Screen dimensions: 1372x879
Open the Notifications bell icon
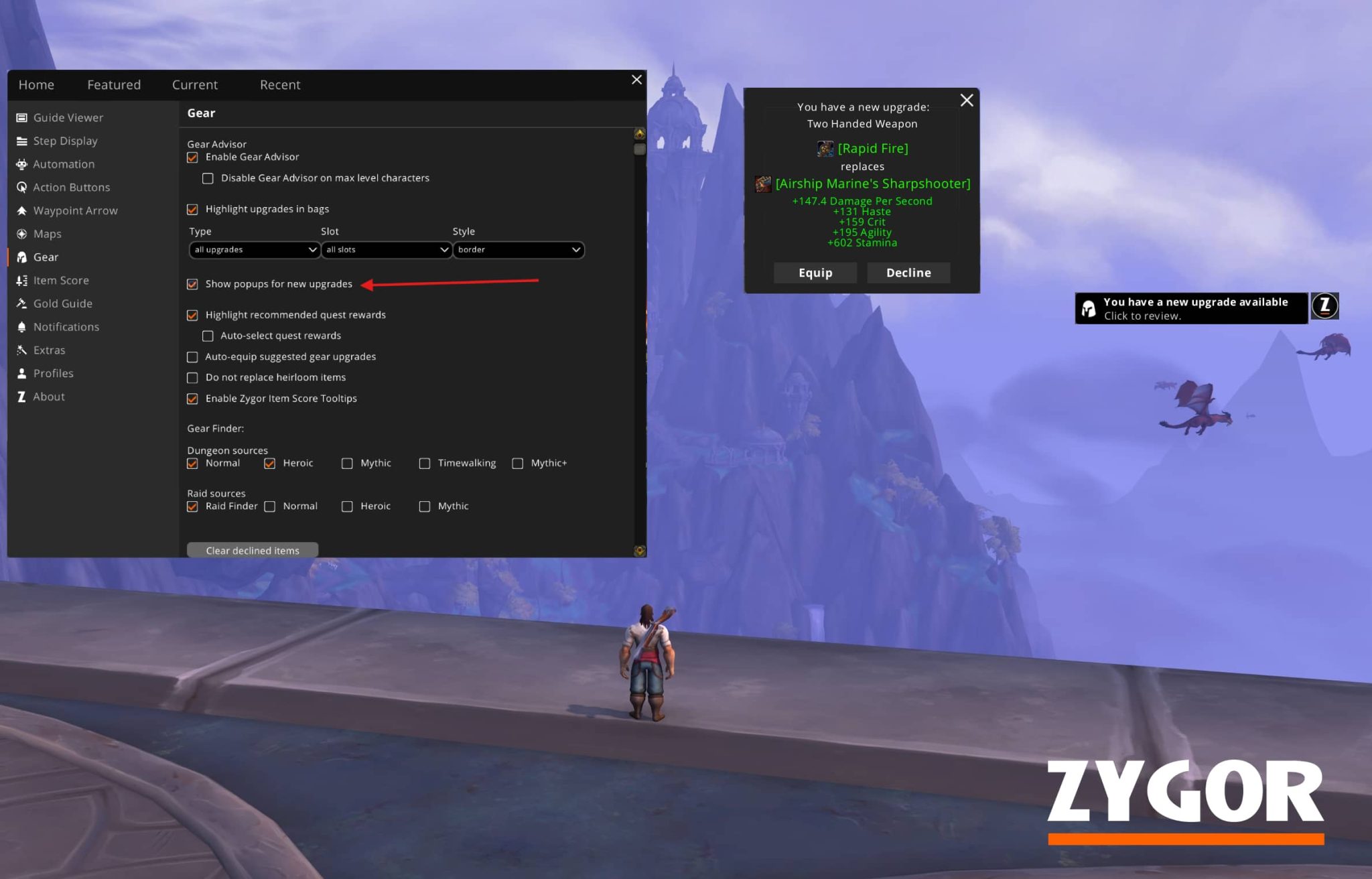[22, 326]
